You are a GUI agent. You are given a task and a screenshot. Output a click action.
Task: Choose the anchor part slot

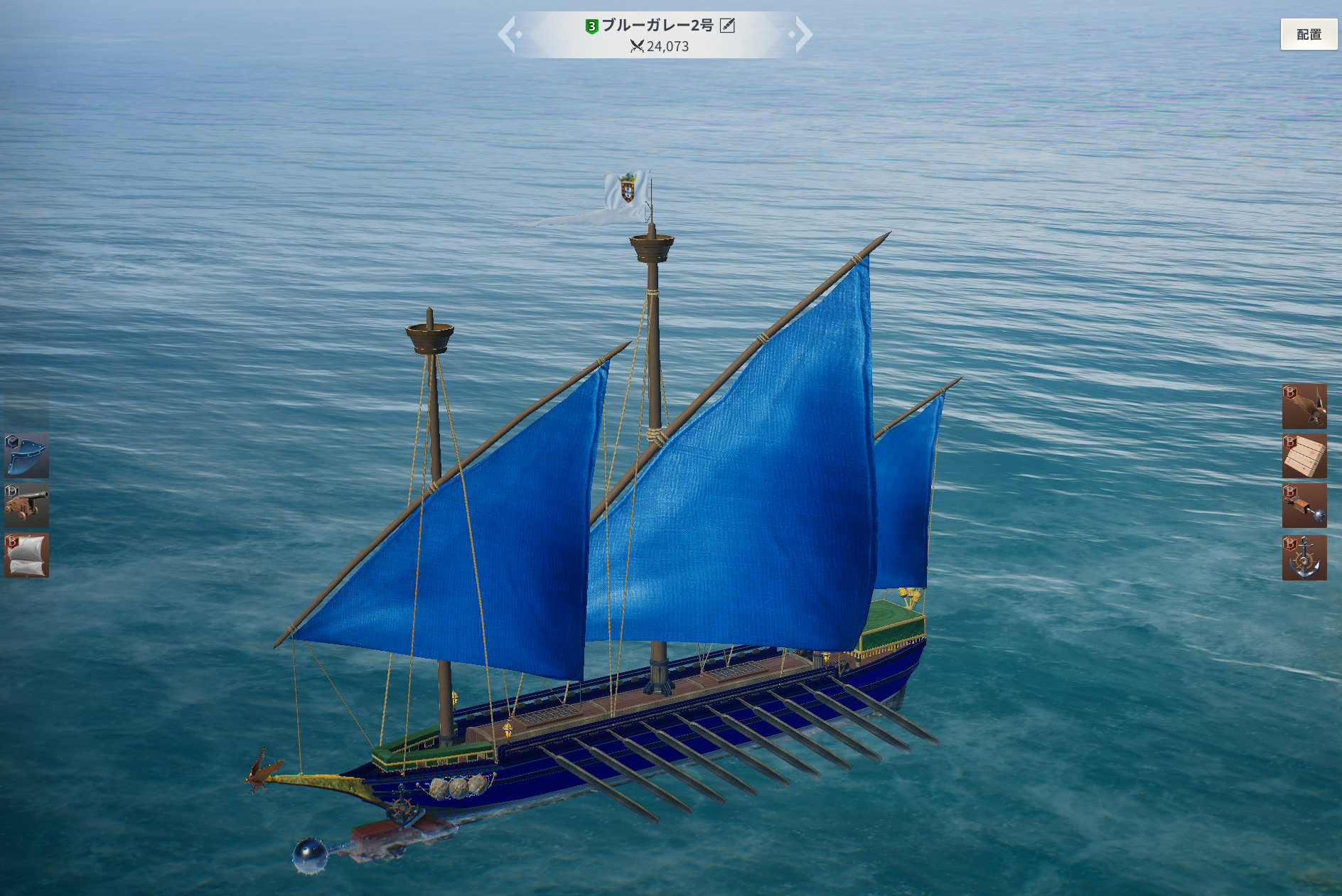point(1304,558)
